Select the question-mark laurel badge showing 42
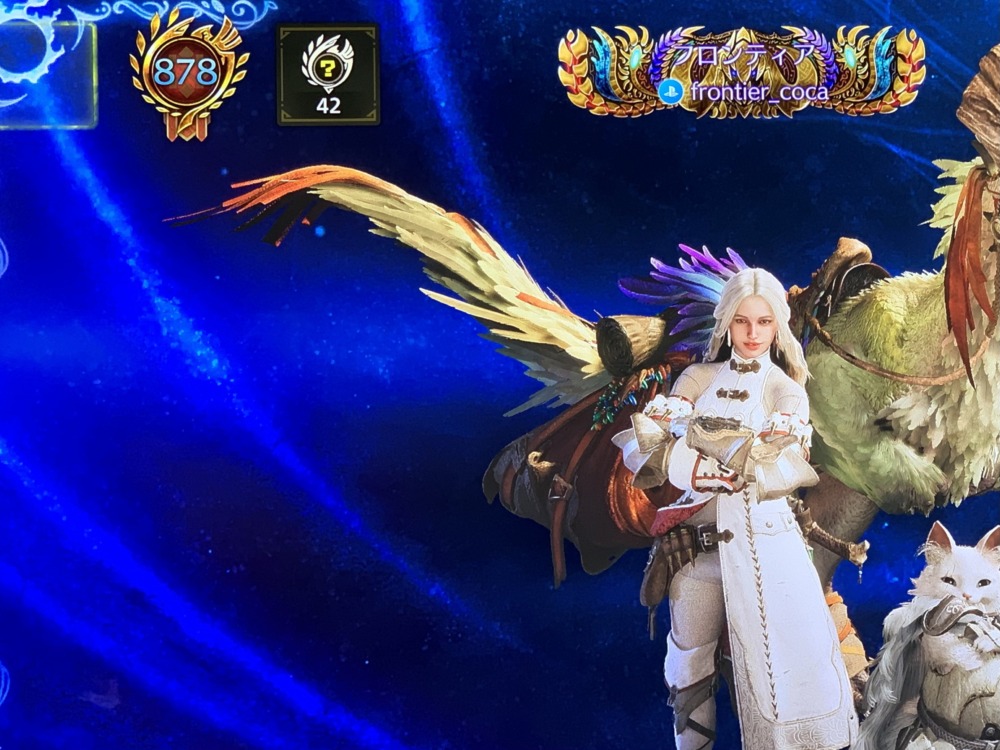 (x=328, y=75)
